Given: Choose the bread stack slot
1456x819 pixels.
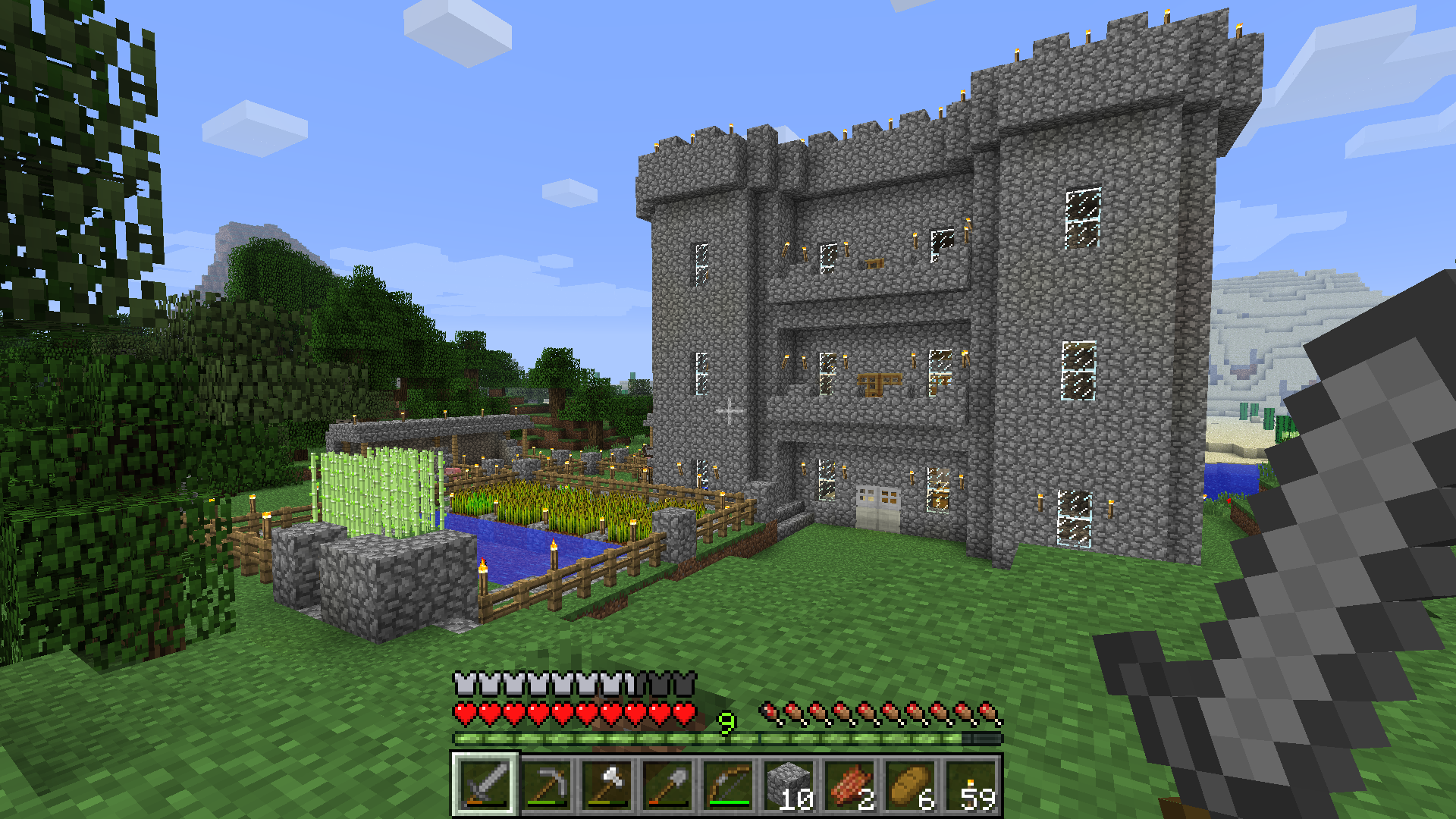Looking at the screenshot, I should [910, 784].
